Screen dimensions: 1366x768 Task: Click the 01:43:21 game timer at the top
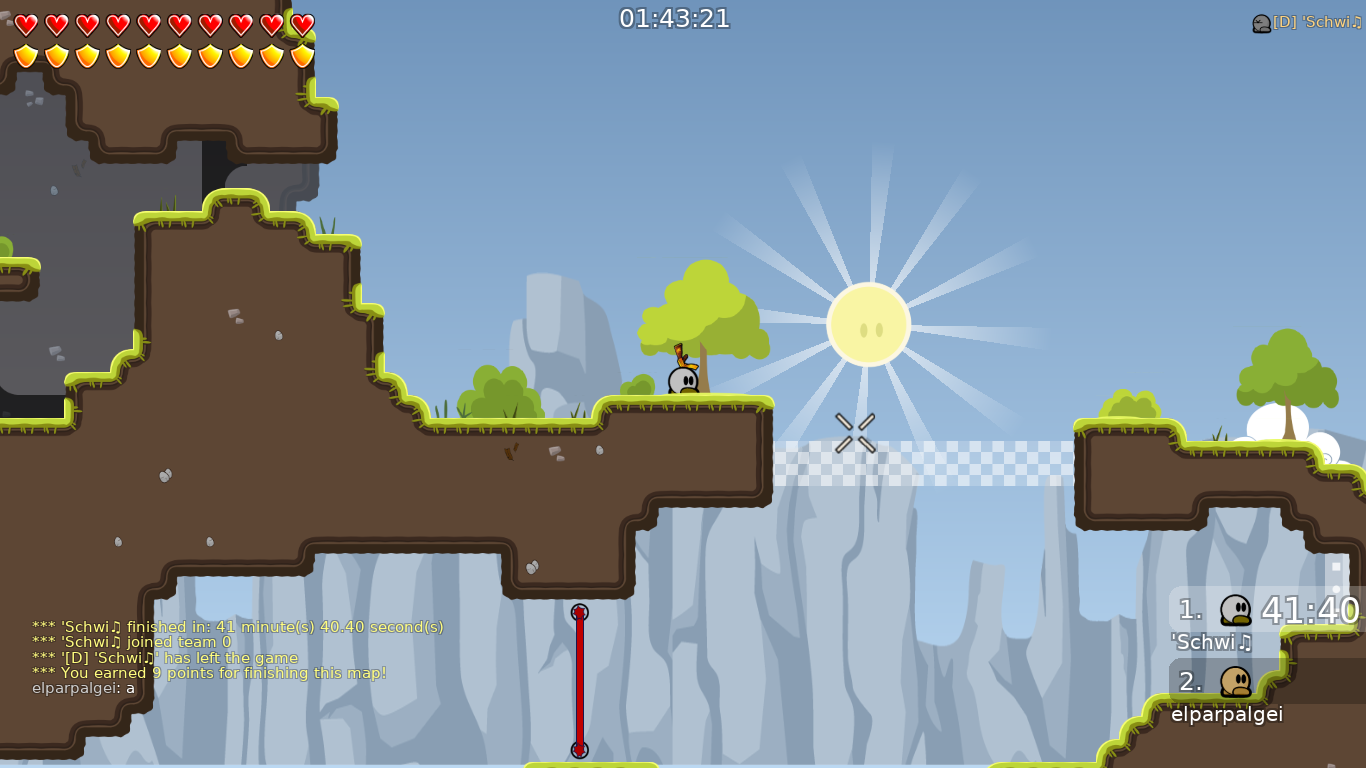coord(675,17)
